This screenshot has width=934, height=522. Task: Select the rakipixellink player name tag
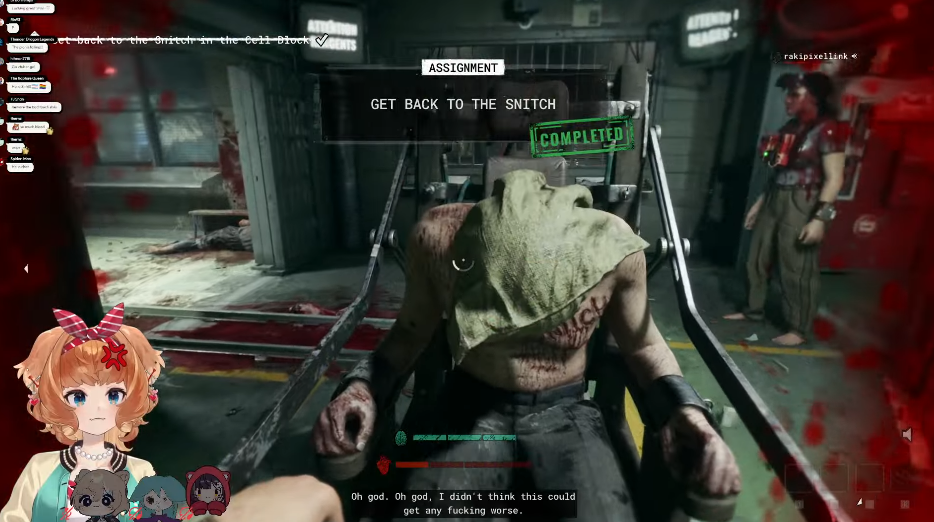815,57
